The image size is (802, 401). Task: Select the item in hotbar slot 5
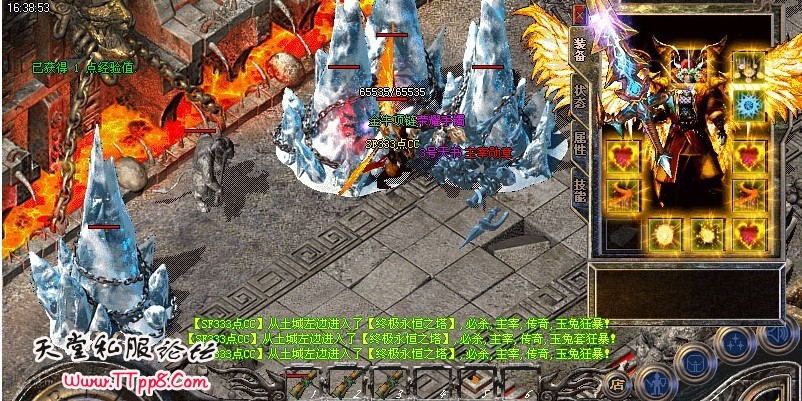click(477, 382)
